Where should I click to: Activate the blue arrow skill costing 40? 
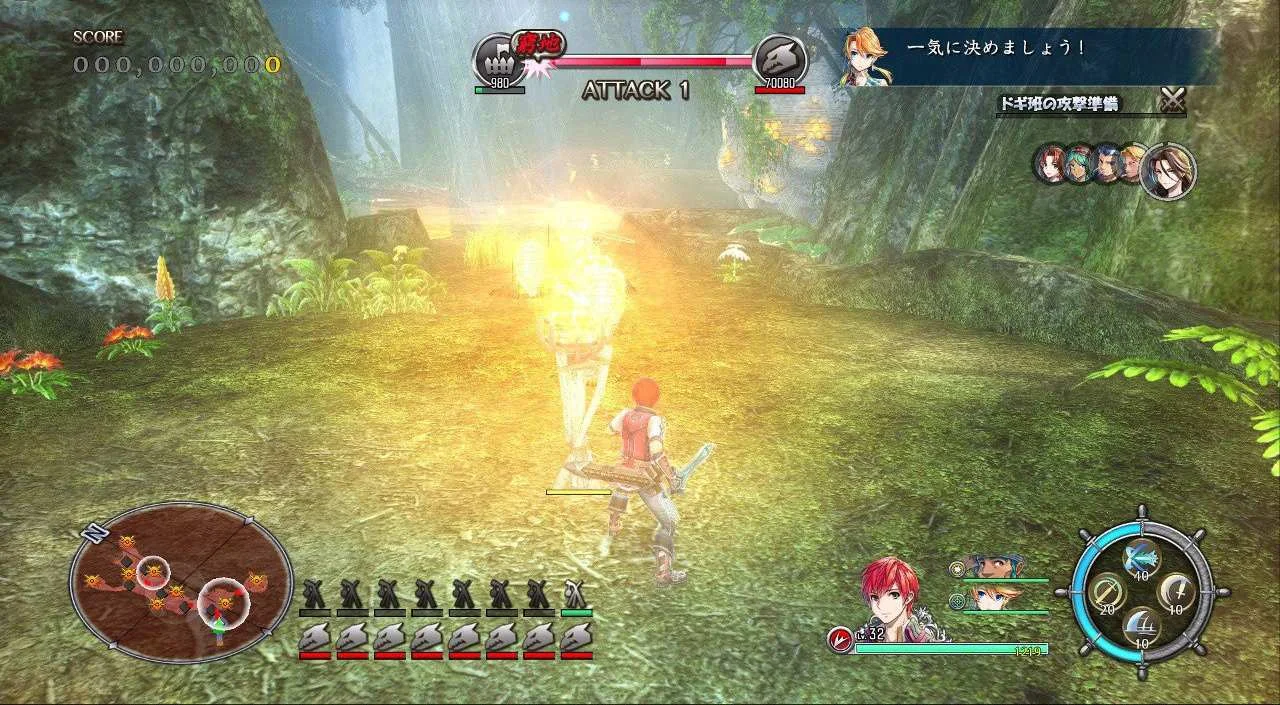pos(1141,556)
